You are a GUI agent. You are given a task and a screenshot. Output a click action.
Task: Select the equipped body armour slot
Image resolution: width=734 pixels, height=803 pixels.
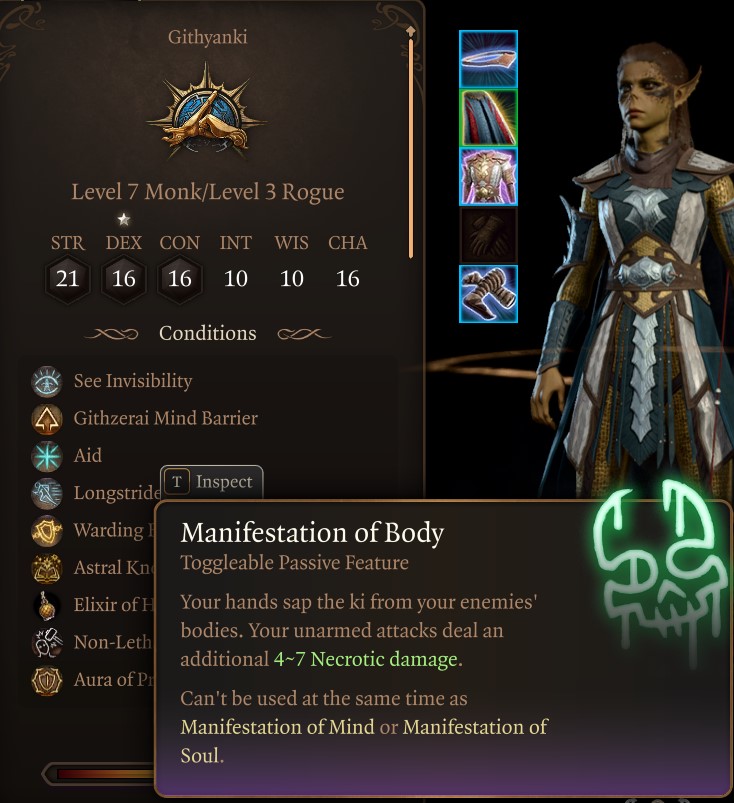[x=488, y=176]
